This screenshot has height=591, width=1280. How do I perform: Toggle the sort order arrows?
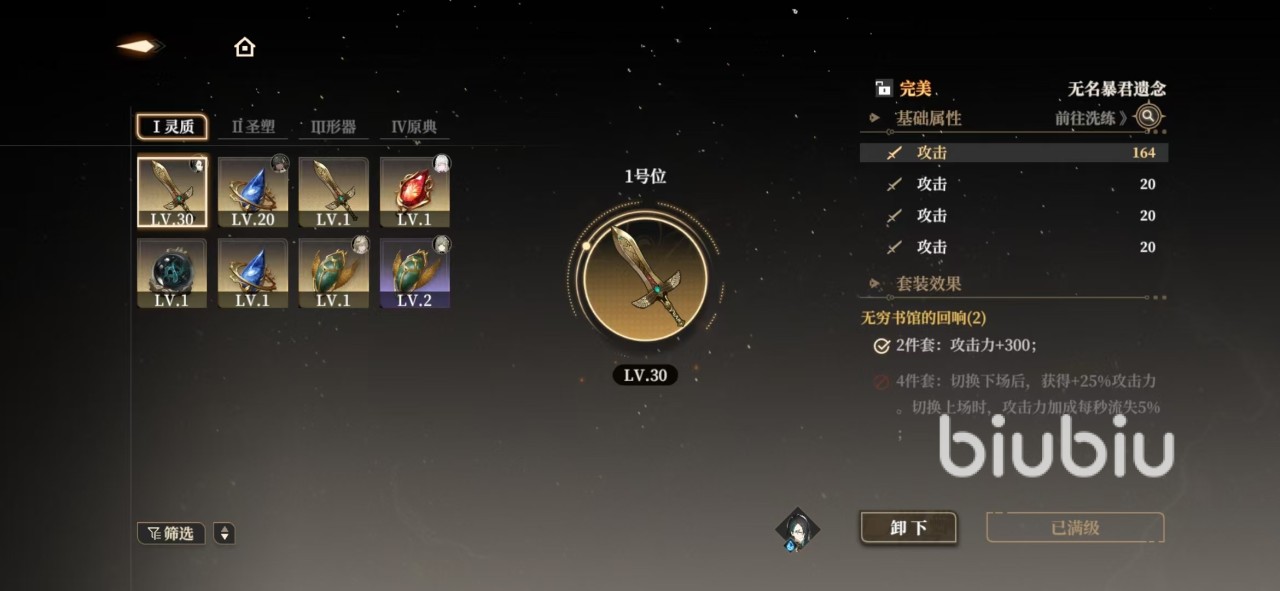(225, 534)
